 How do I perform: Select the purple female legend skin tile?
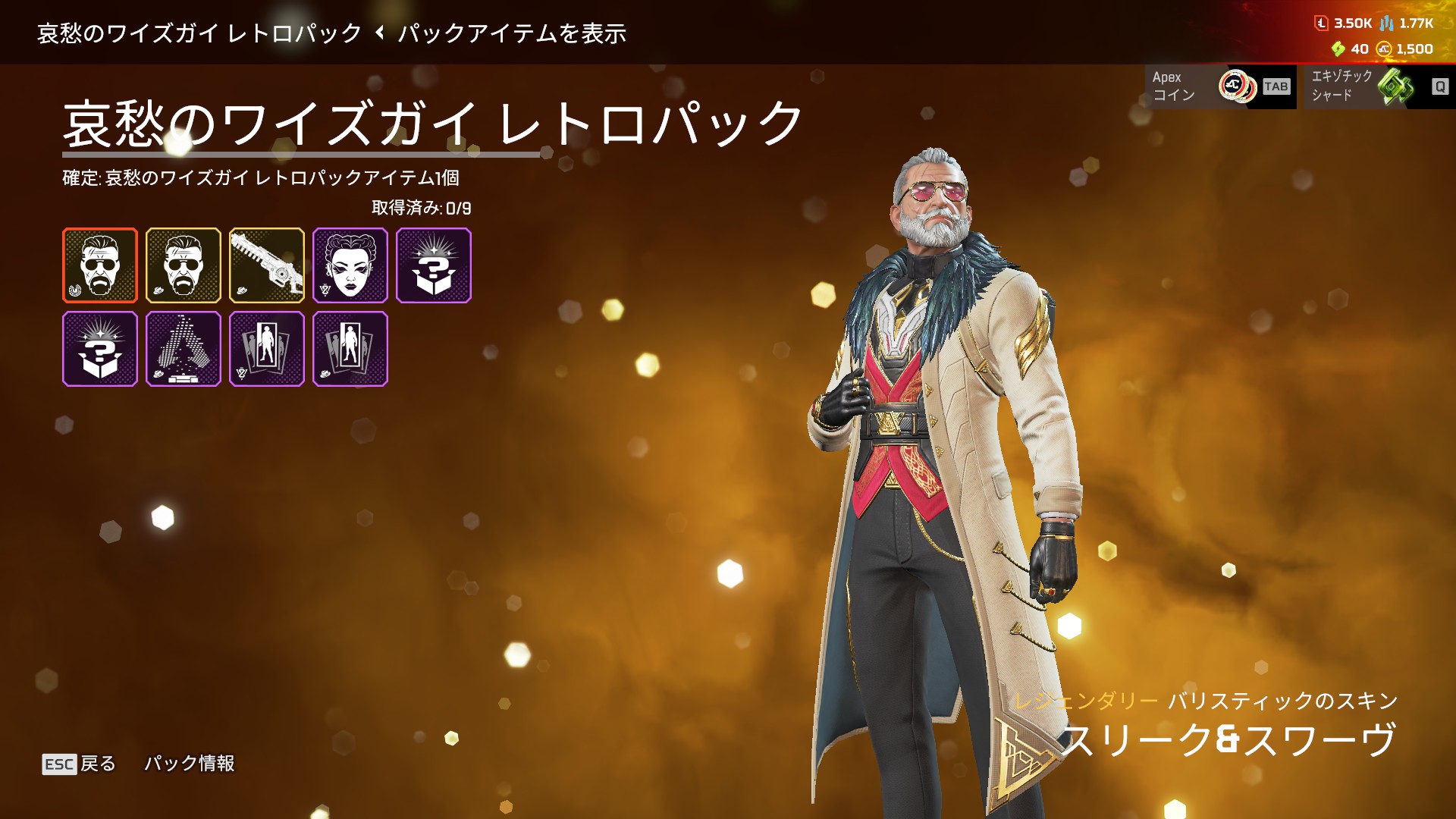[x=350, y=265]
